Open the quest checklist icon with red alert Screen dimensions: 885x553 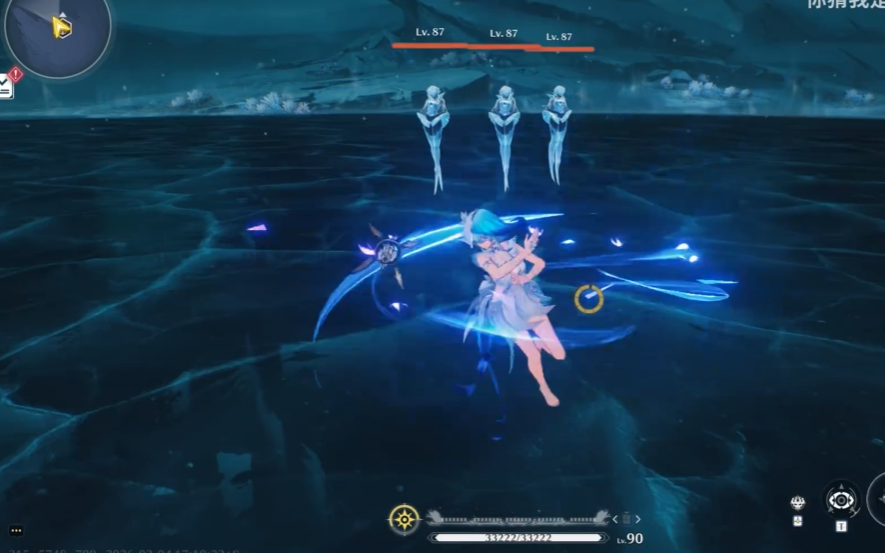7,87
